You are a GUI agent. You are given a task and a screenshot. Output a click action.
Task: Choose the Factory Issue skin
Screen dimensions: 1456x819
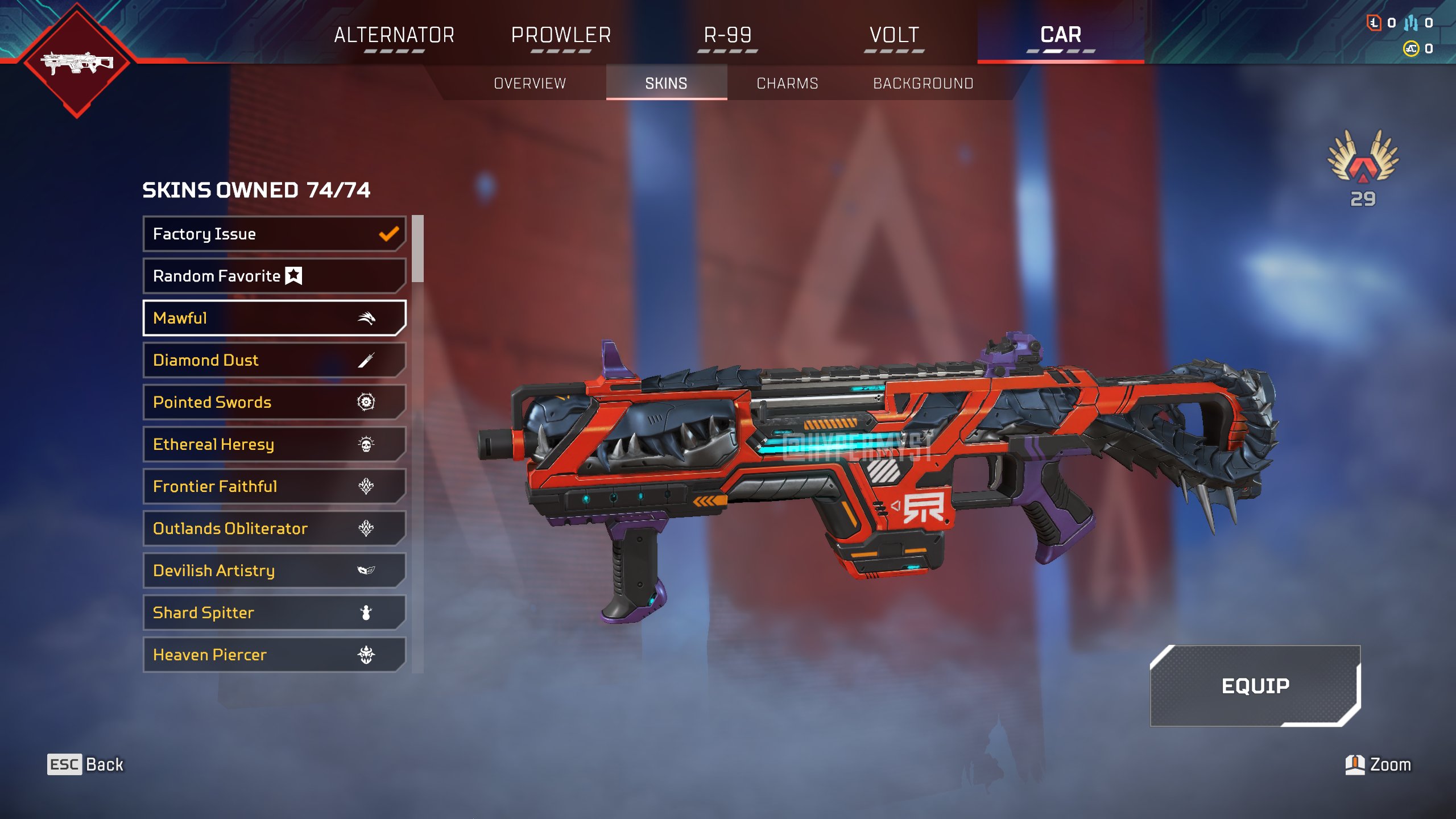click(274, 234)
